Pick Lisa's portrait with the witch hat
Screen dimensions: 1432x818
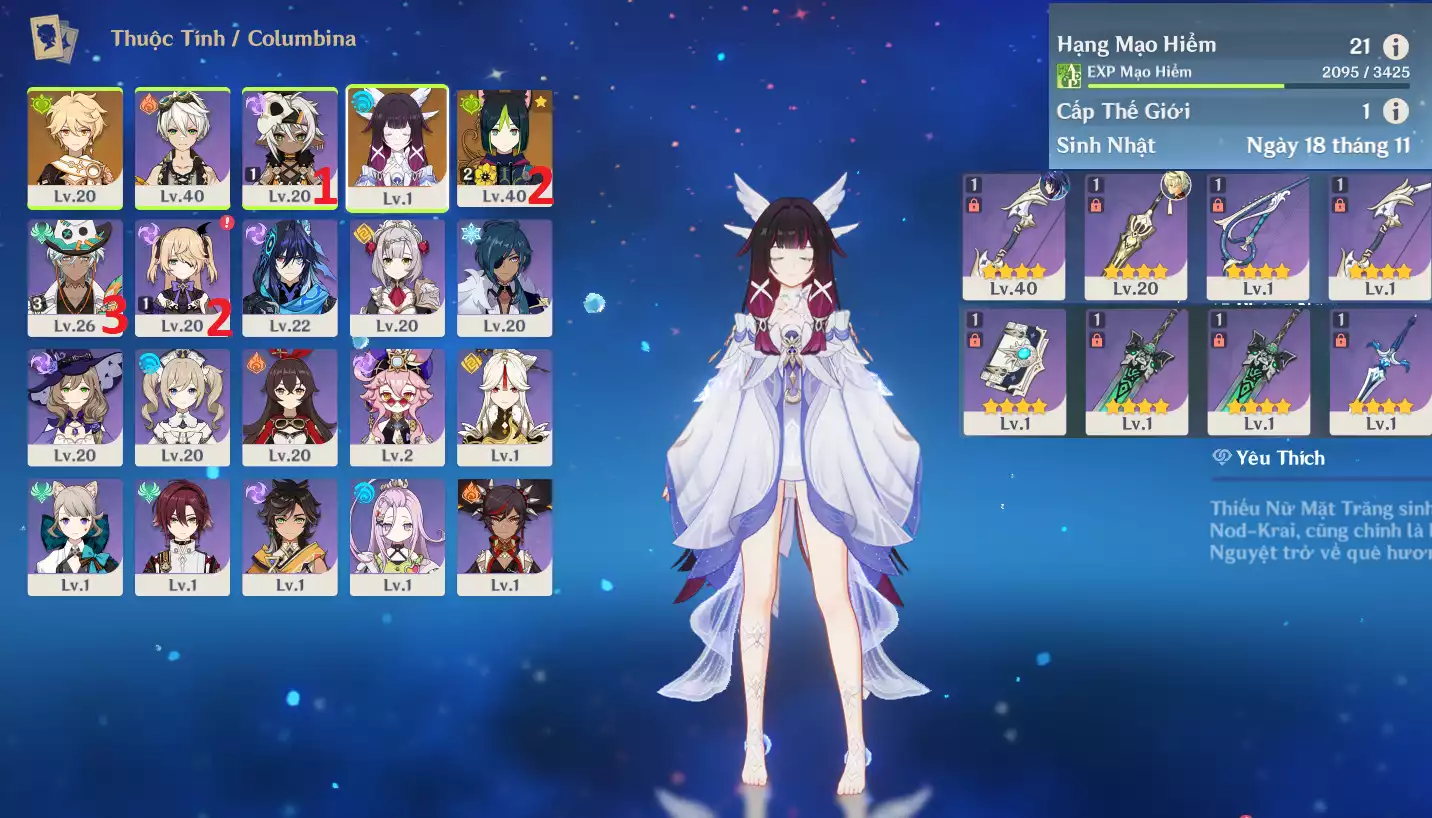tap(75, 407)
